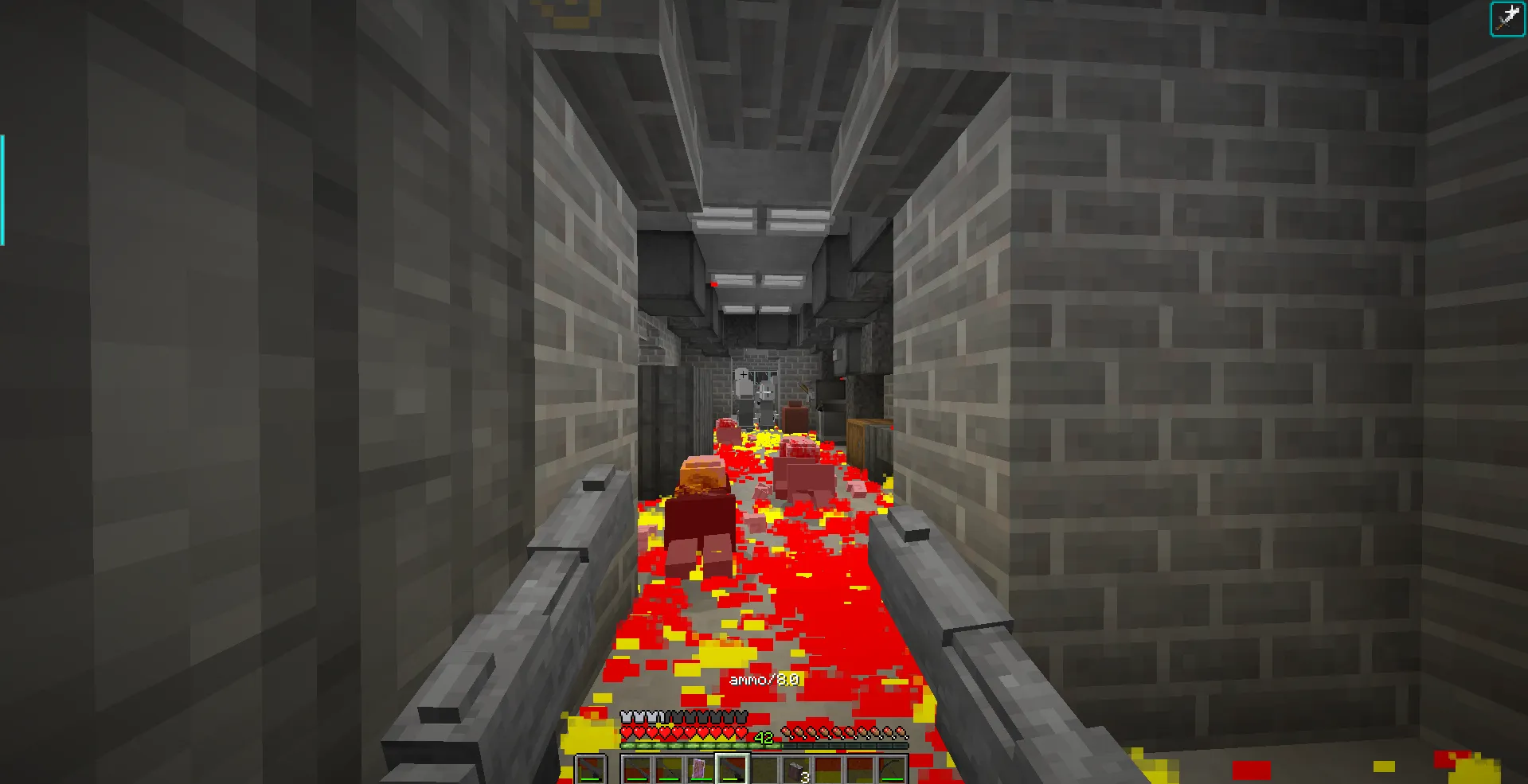Click the rightmost drumstick hunger icon

click(901, 732)
